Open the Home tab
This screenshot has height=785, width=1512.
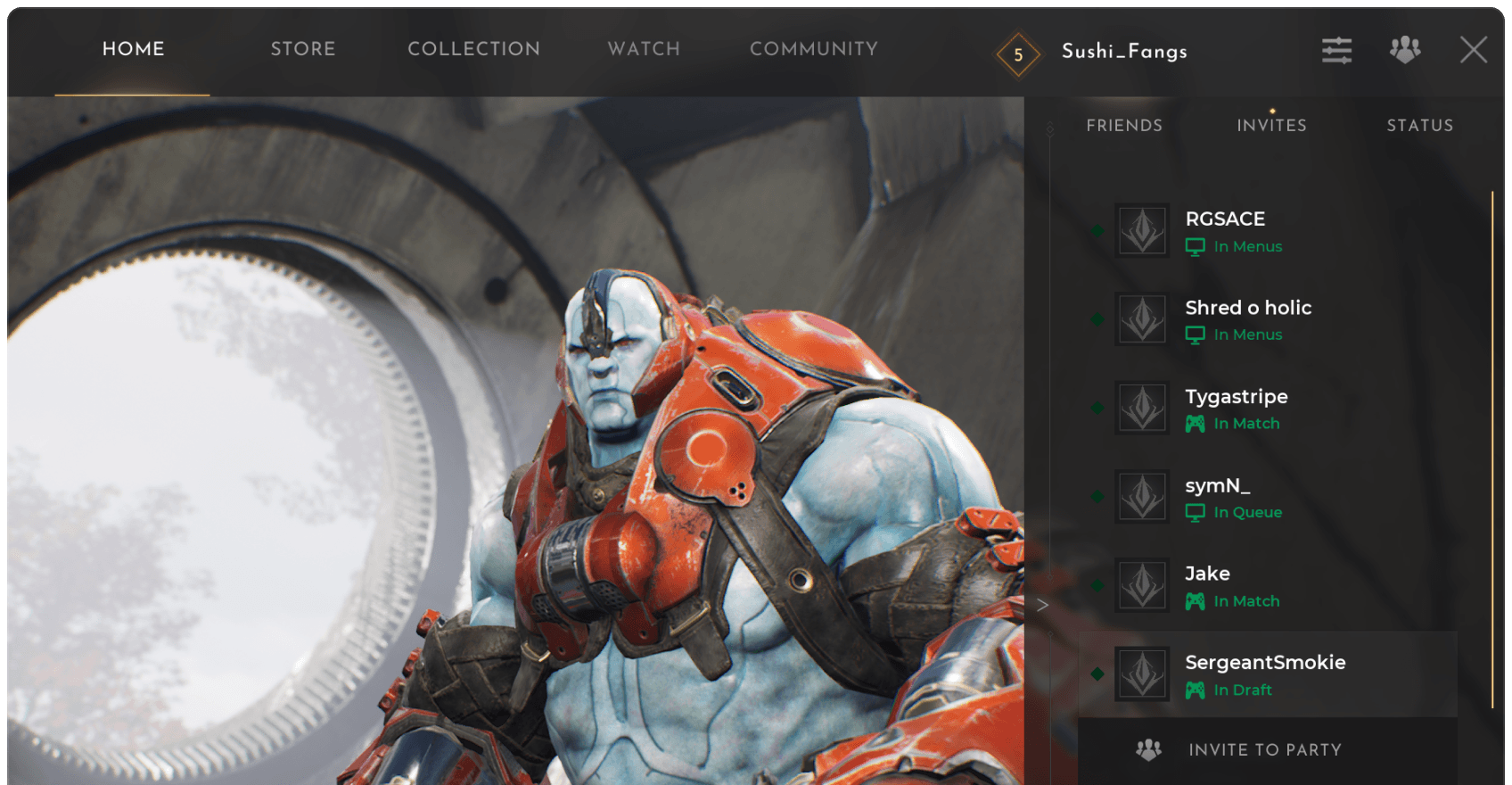coord(133,49)
